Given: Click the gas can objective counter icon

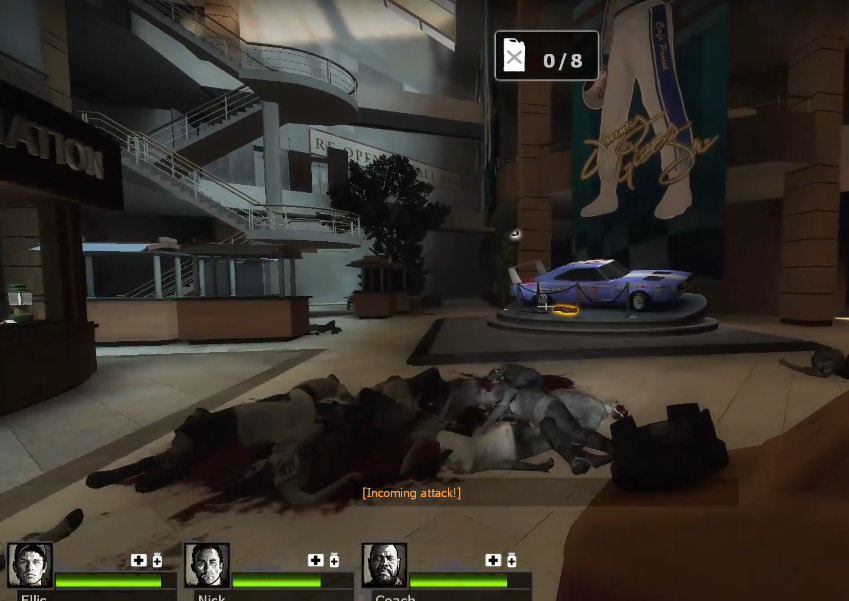Looking at the screenshot, I should pos(514,56).
